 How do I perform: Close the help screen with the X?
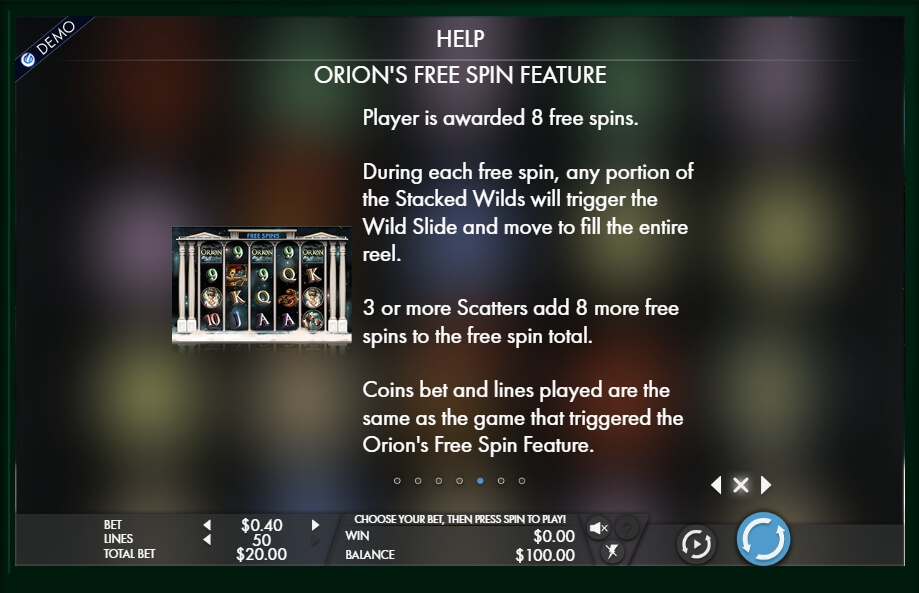pos(741,485)
